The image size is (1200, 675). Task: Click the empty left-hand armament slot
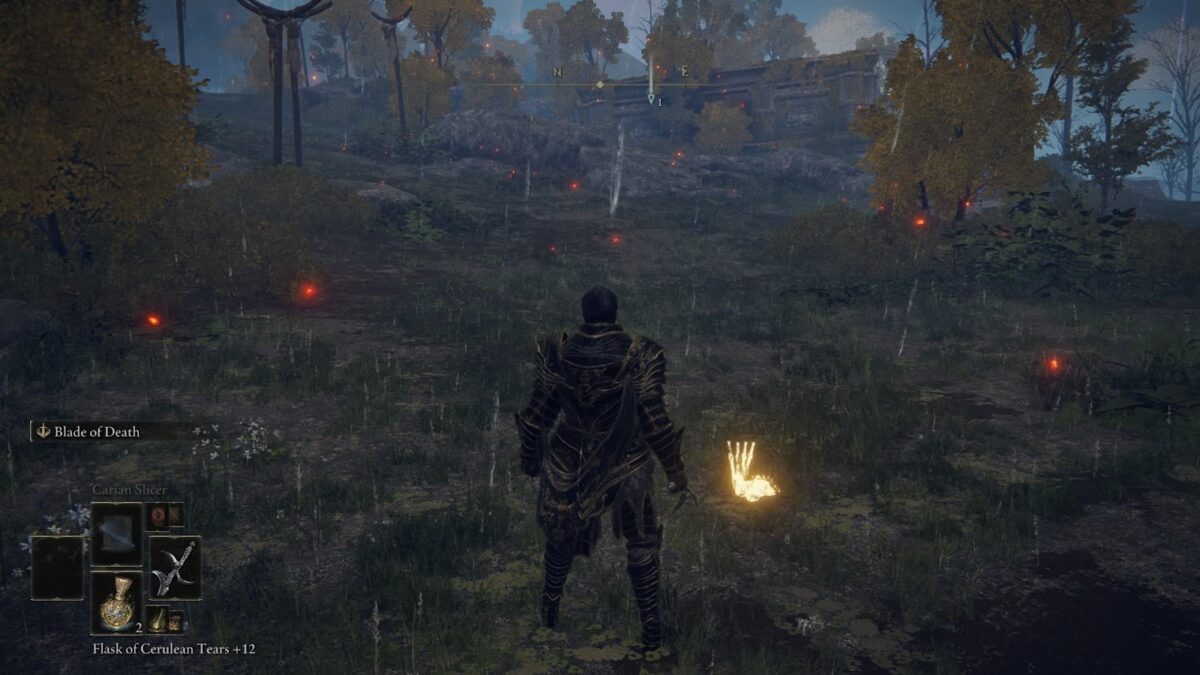[57, 567]
